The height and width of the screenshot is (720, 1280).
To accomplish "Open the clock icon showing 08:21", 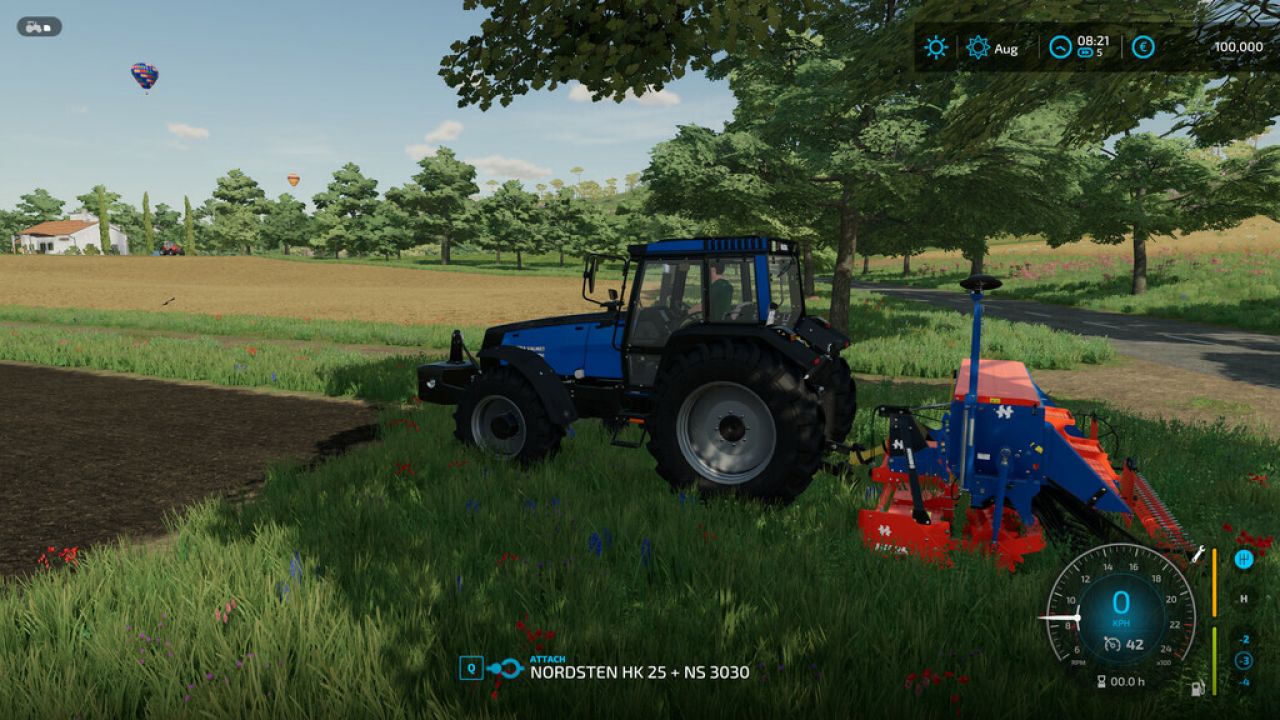I will (1060, 47).
